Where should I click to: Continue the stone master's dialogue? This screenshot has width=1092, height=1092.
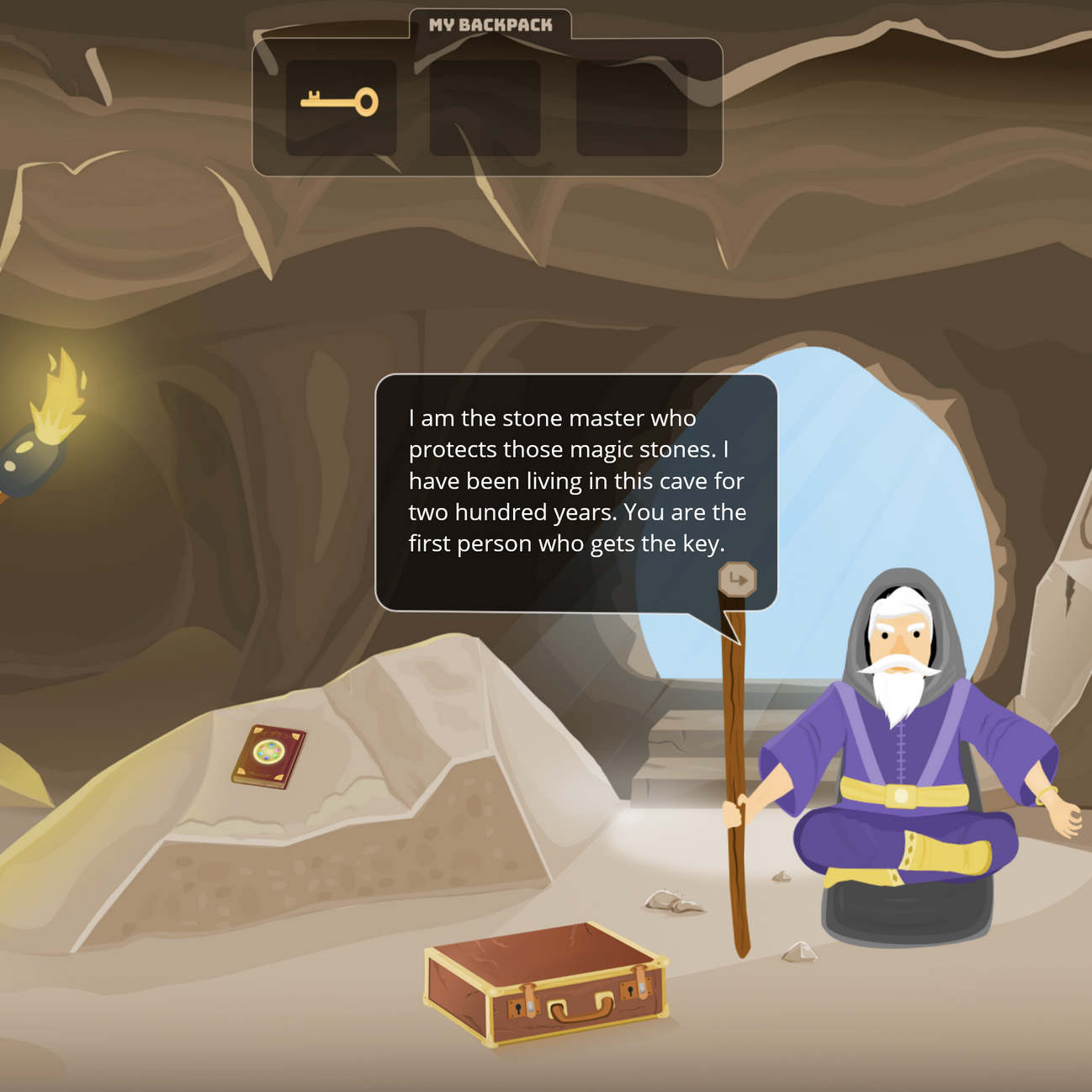coord(737,580)
